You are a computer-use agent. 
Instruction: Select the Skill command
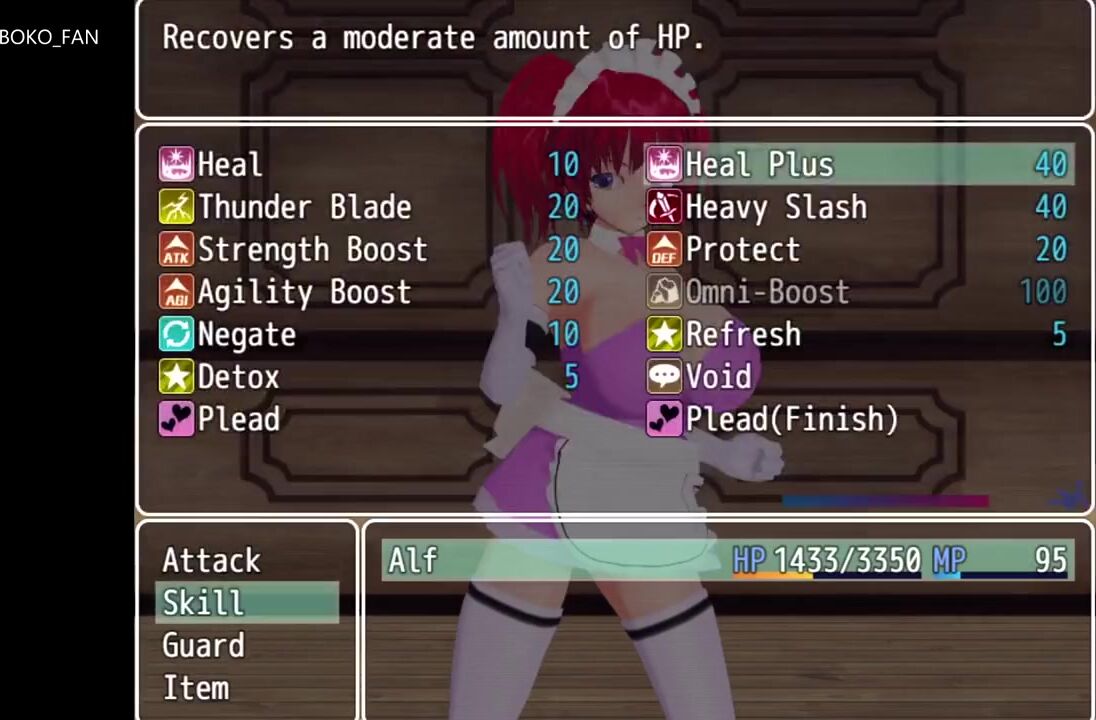tap(203, 603)
